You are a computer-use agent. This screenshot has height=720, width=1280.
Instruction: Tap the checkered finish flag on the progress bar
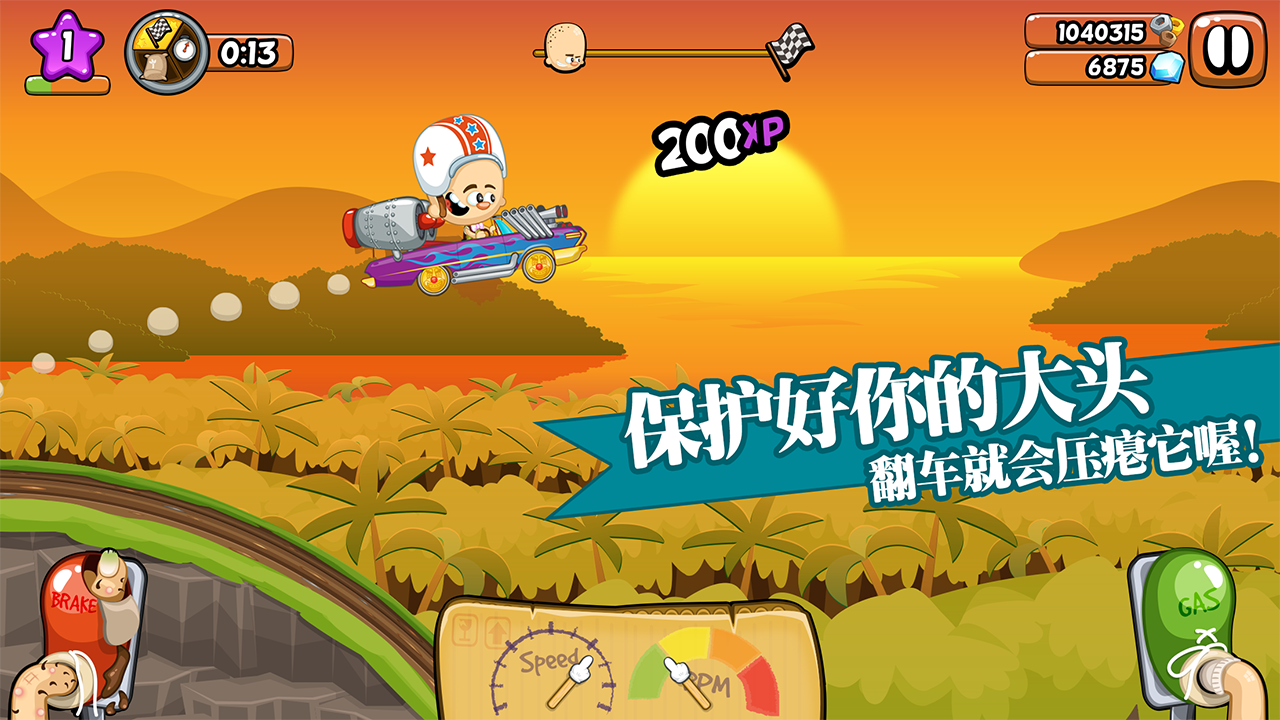coord(789,44)
